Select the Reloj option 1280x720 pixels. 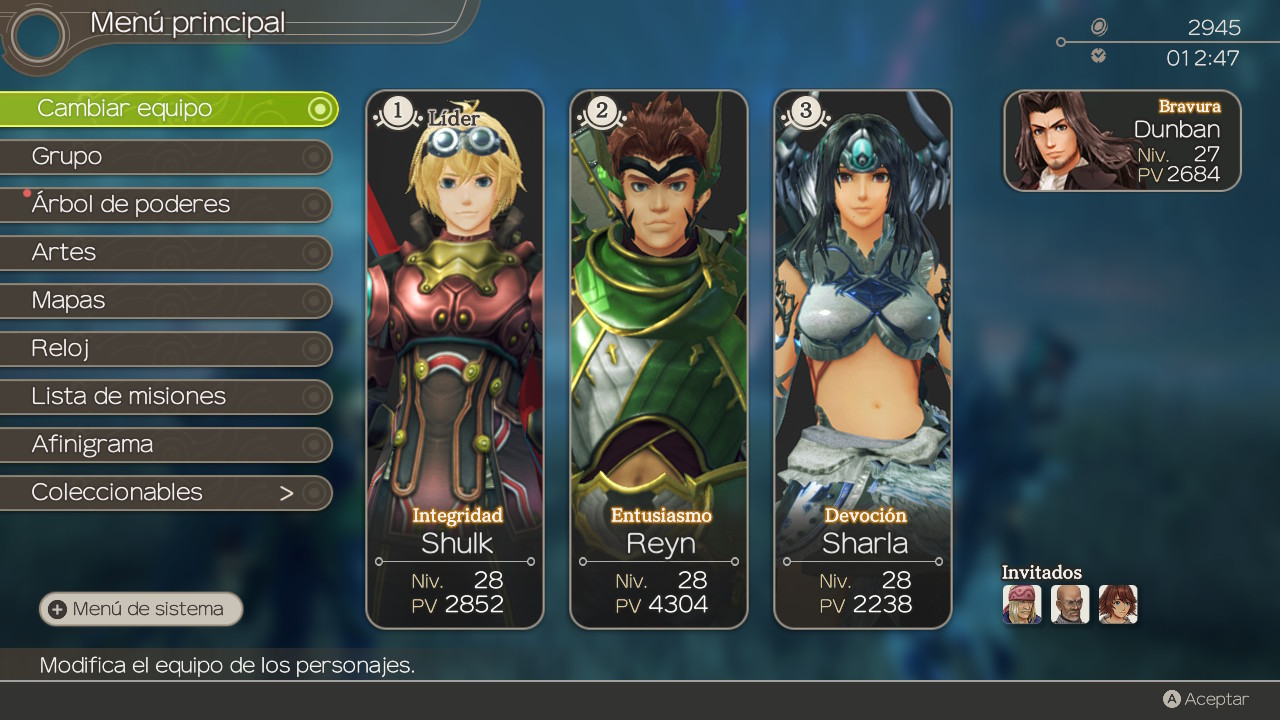[165, 348]
